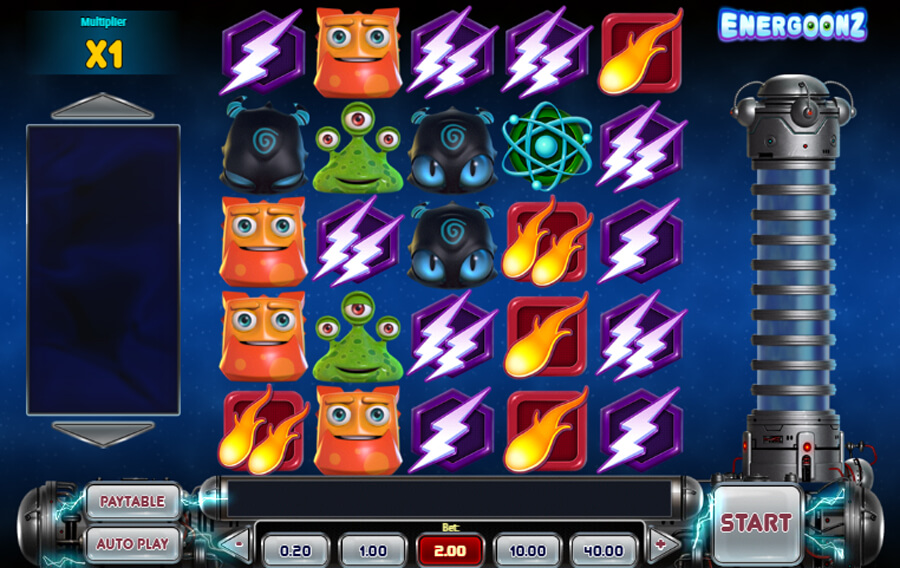The width and height of the screenshot is (900, 568).
Task: Choose the 1.00 bet amount
Action: click(372, 550)
